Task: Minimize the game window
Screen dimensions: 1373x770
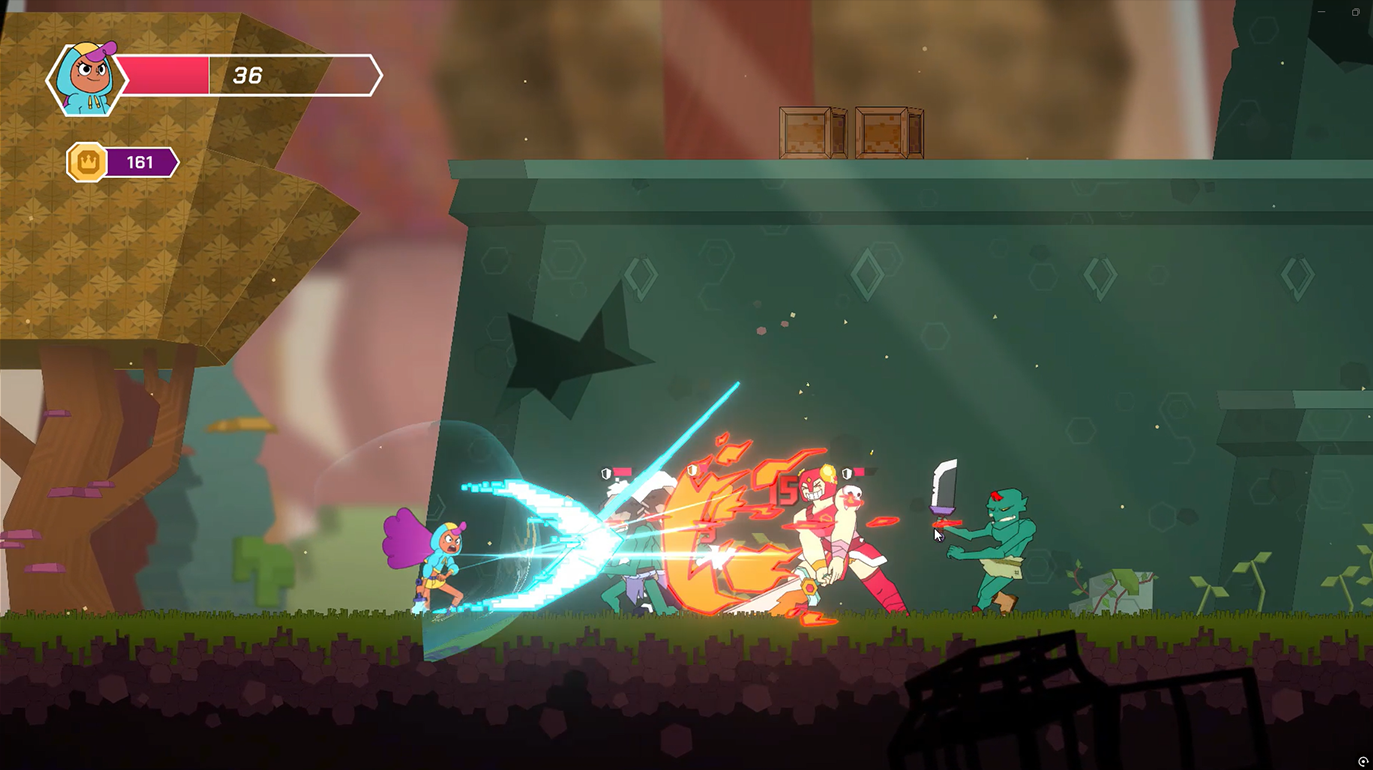Action: [x=1322, y=12]
